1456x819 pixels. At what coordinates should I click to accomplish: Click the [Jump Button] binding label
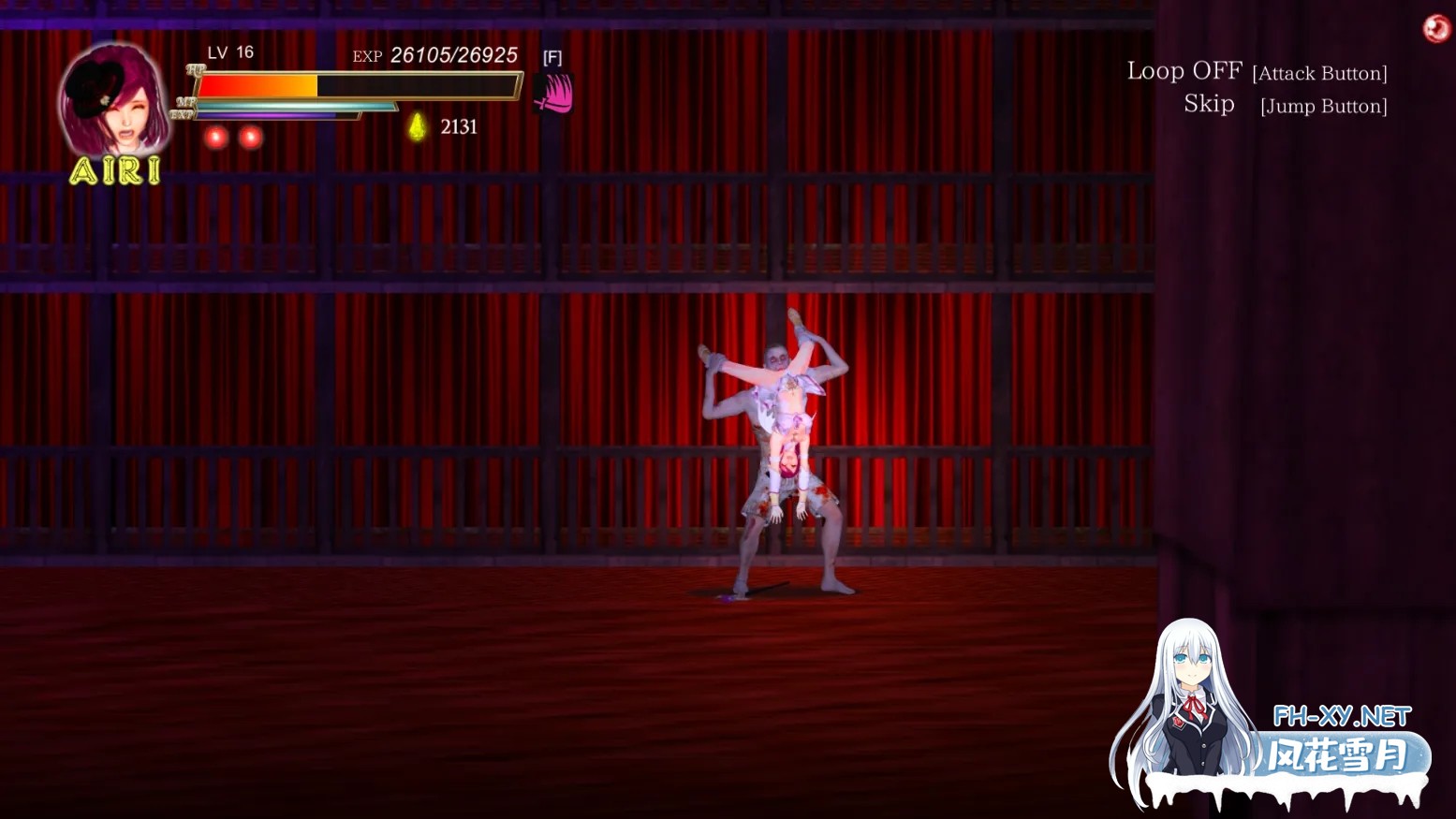click(x=1323, y=107)
